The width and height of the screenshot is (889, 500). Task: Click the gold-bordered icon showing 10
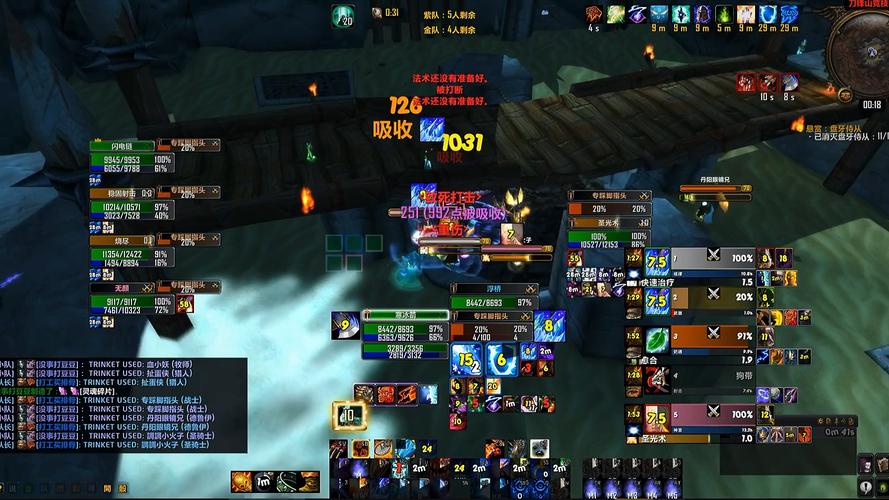coord(350,413)
